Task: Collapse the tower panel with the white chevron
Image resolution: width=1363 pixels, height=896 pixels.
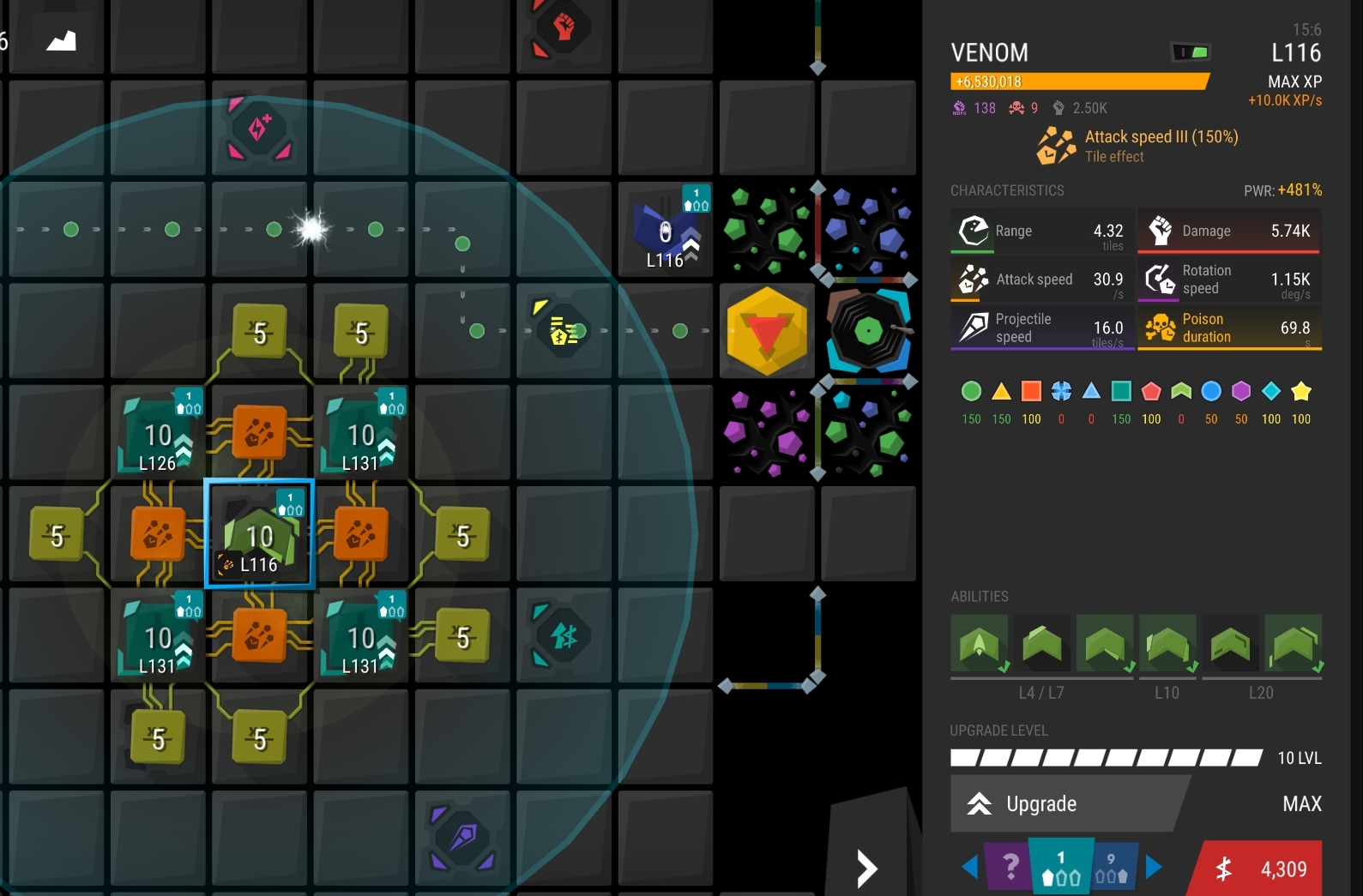Action: 867,869
